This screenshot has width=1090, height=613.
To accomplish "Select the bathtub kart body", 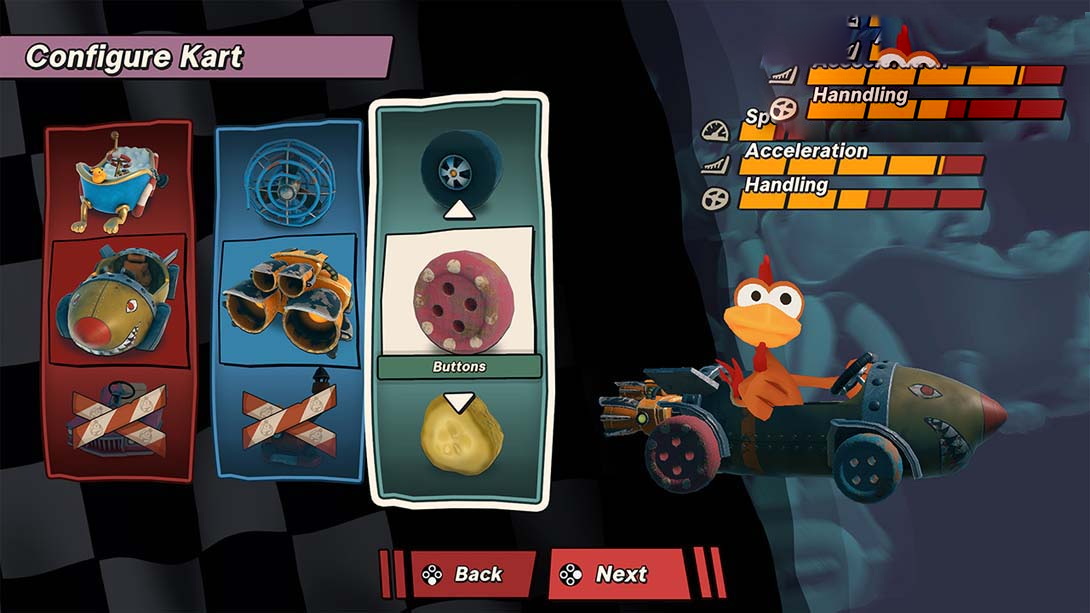I will (117, 178).
